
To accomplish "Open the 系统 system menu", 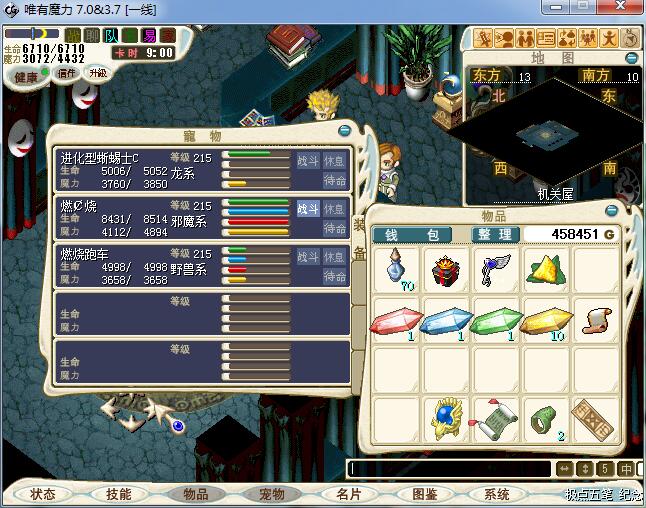I will pyautogui.click(x=497, y=494).
